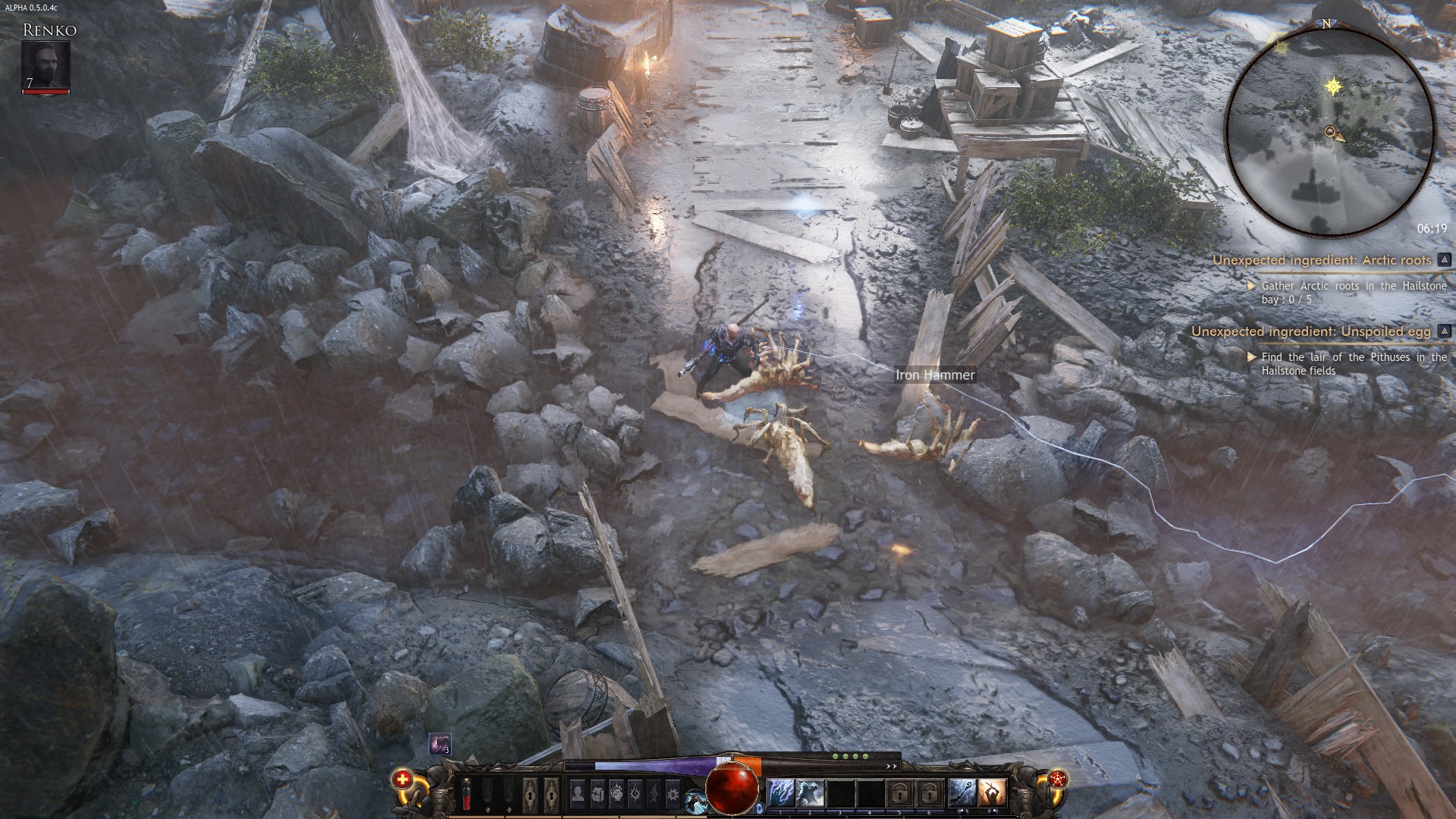The width and height of the screenshot is (1456, 819).
Task: Open the gear settings menu icon
Action: pos(673,793)
